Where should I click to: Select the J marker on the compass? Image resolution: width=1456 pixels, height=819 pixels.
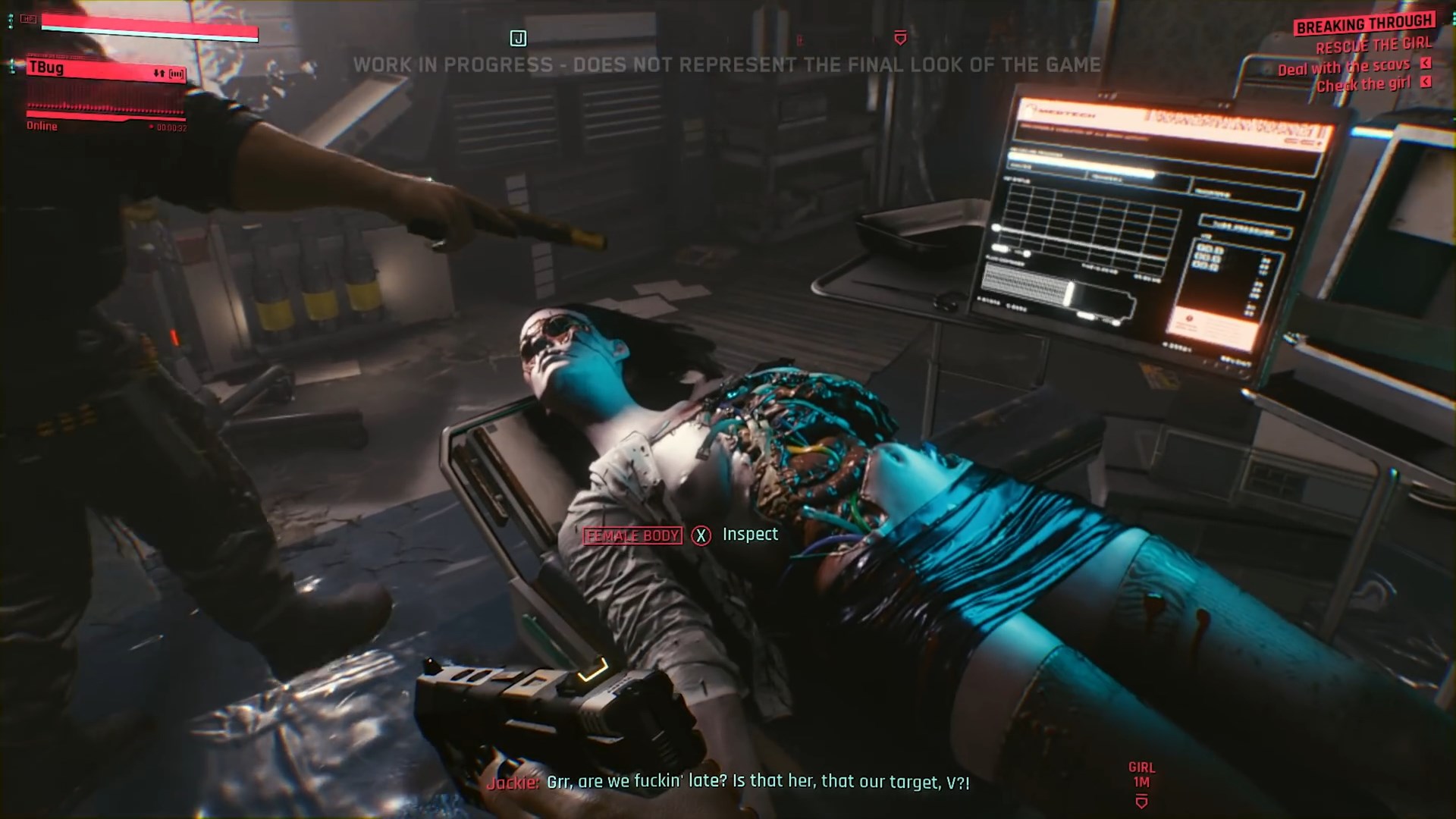518,39
